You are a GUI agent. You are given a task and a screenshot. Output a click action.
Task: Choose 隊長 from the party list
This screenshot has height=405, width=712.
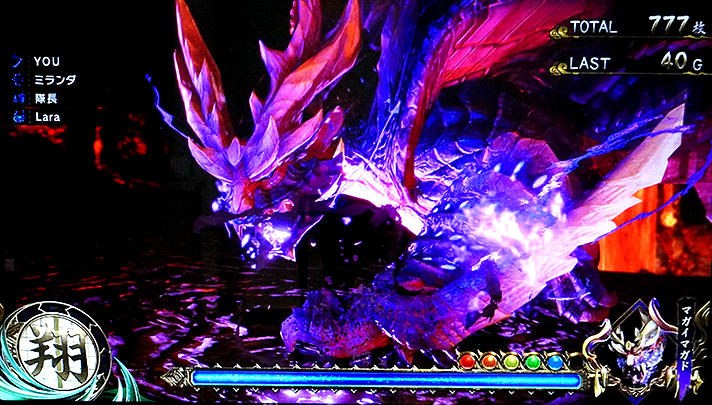pos(46,99)
